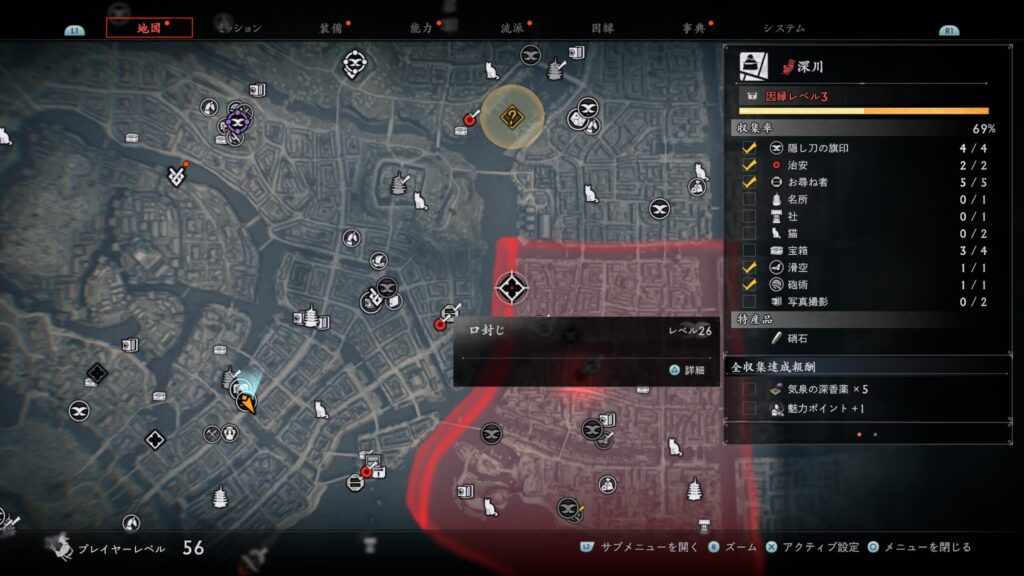
Task: Select the 能力 abilities tab
Action: point(421,29)
